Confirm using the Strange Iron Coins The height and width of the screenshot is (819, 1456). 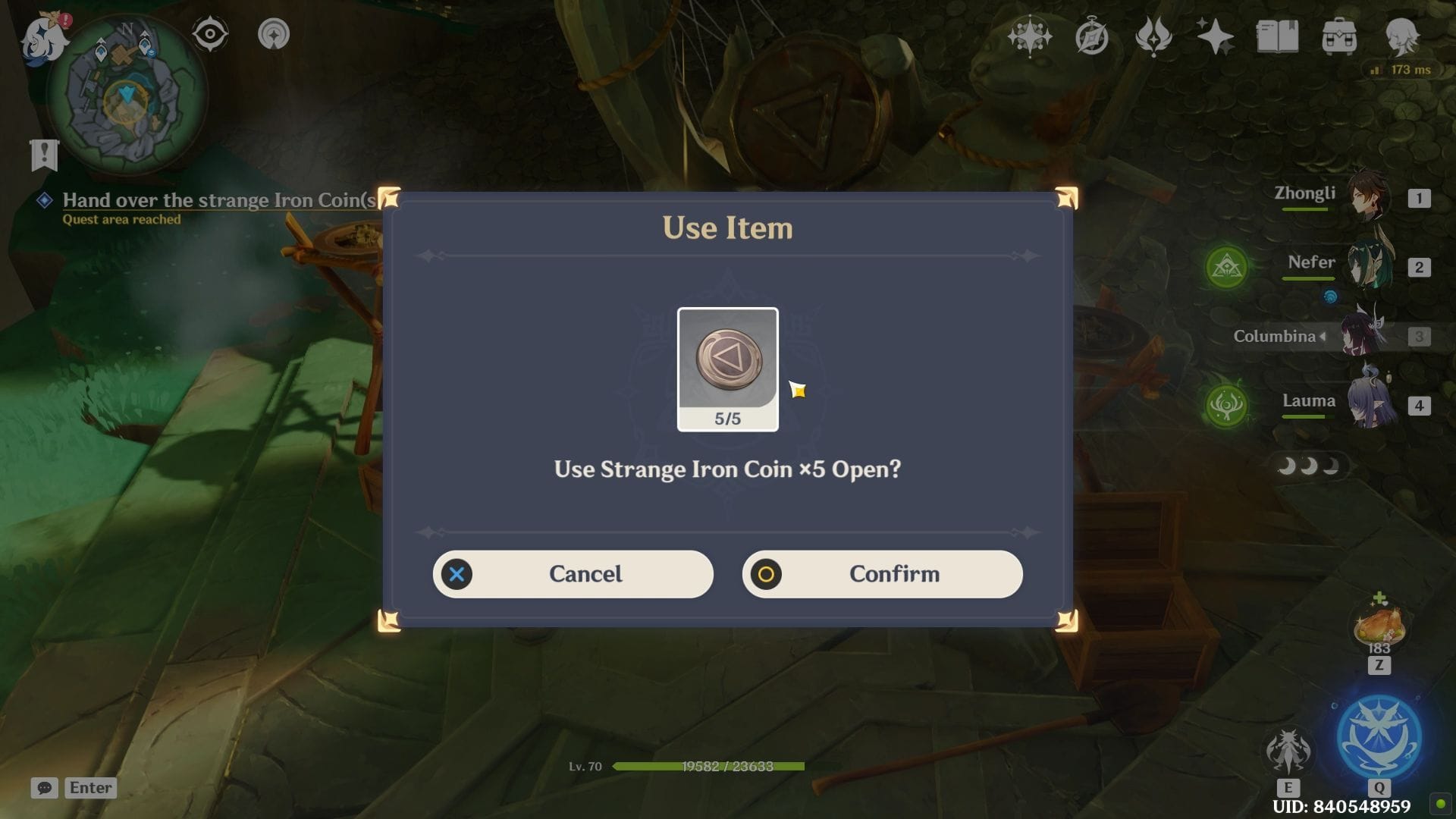(882, 574)
